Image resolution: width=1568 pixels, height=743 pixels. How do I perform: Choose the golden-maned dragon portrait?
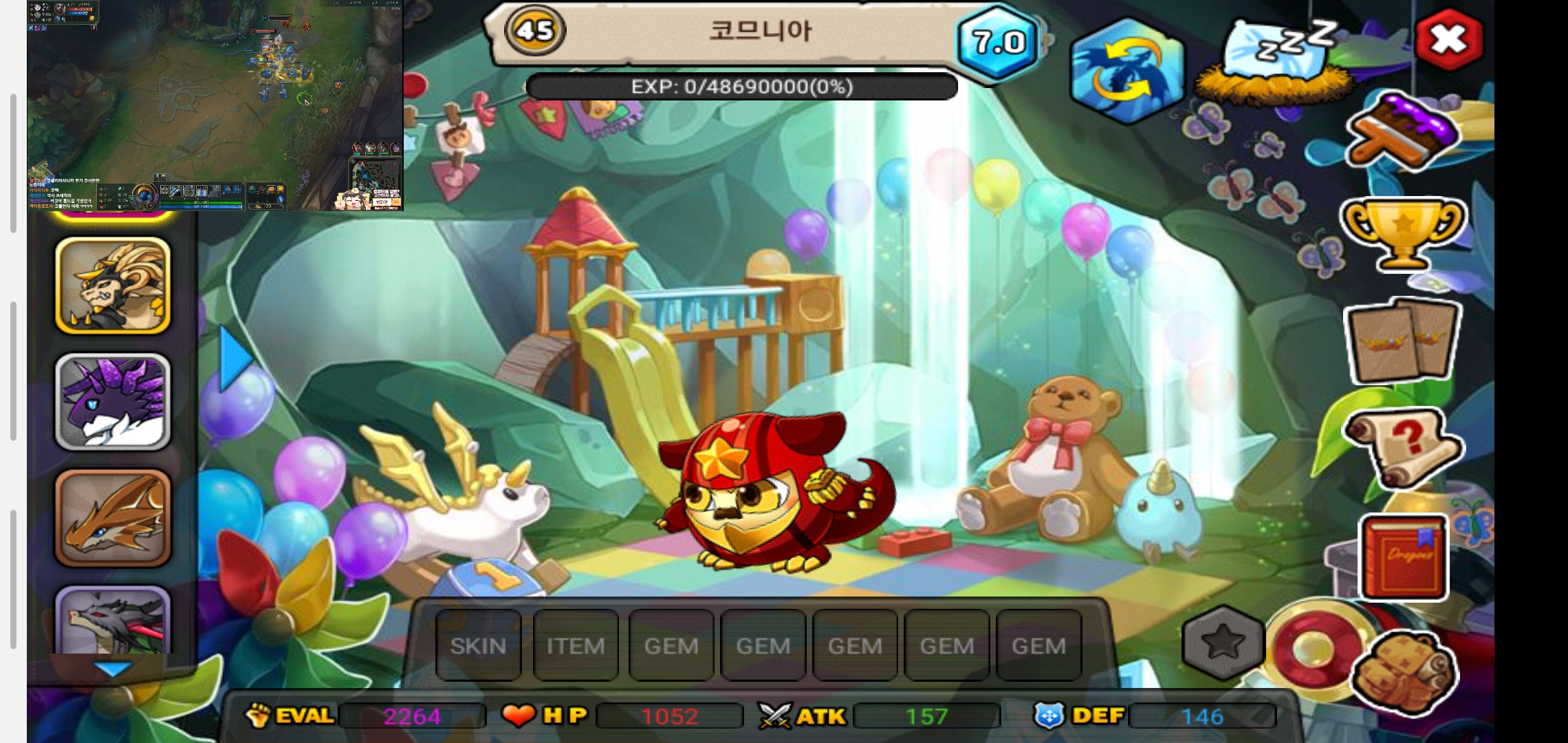coord(113,286)
